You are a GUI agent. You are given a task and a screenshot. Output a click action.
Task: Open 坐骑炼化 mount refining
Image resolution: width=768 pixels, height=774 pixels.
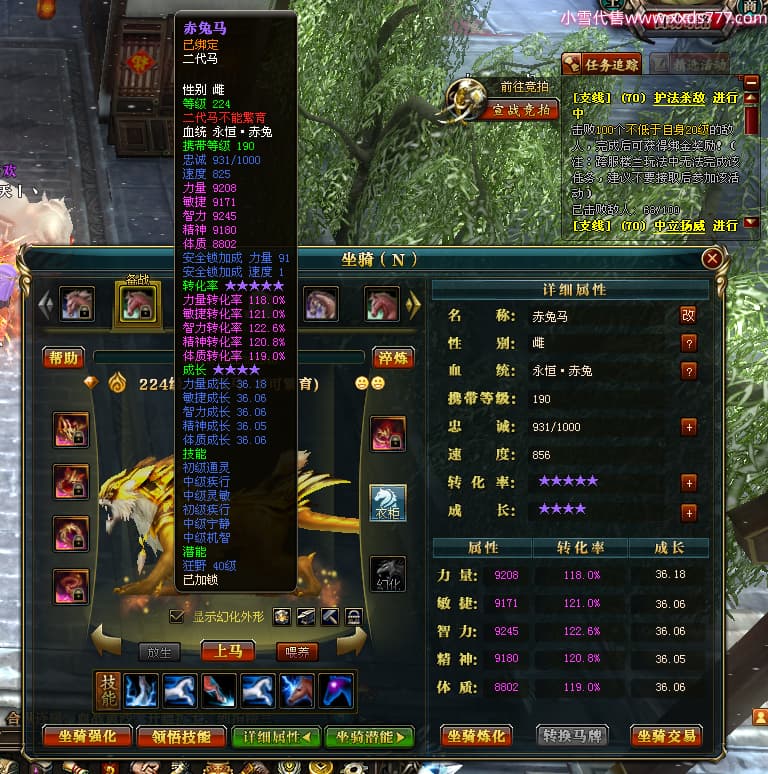[476, 737]
